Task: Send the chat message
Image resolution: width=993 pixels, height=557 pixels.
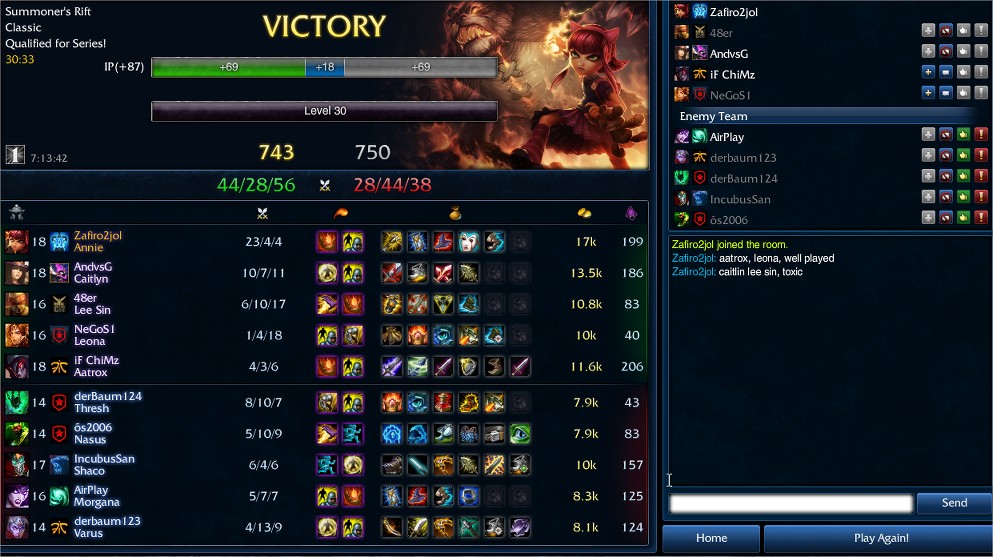Action: click(954, 503)
